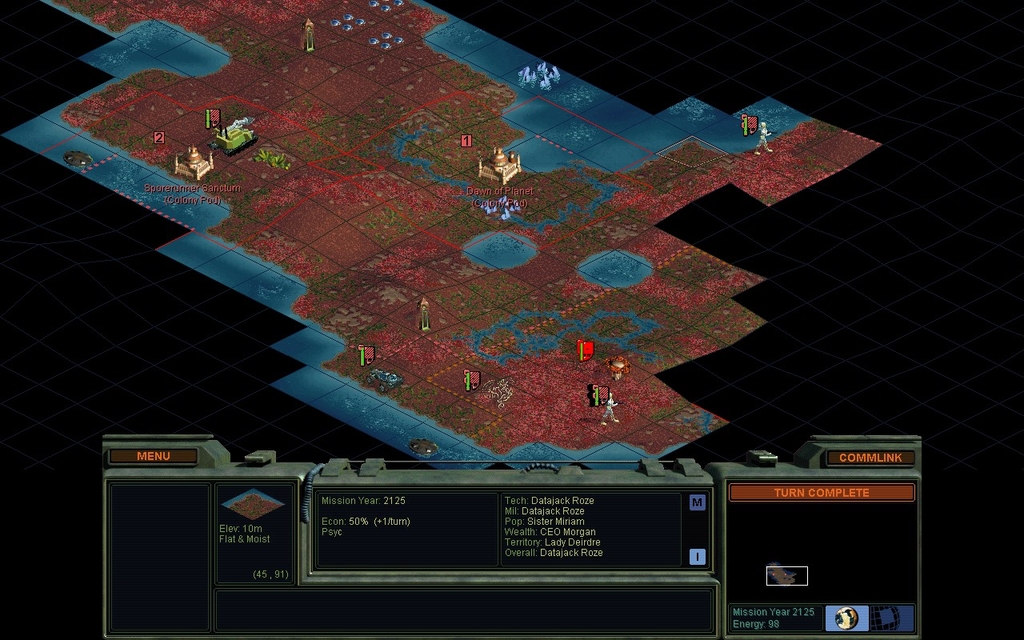Open the MENU button
The width and height of the screenshot is (1024, 640).
tap(153, 456)
